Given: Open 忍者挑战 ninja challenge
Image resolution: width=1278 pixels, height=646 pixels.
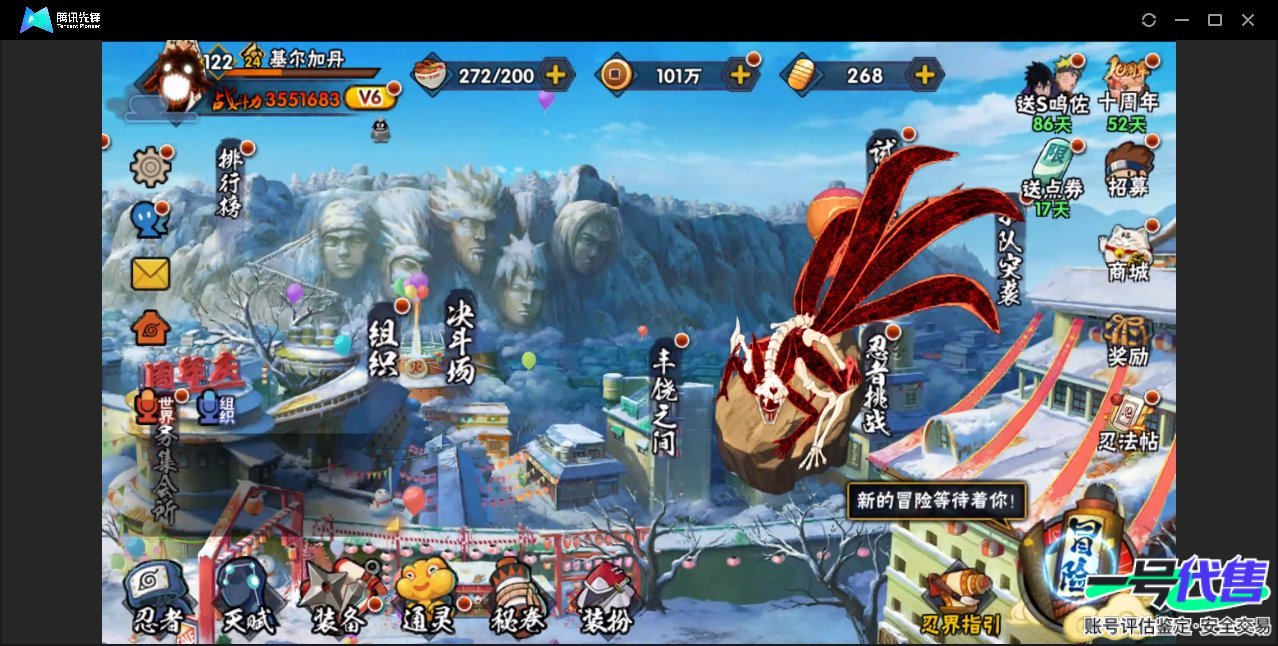Looking at the screenshot, I should [876, 385].
